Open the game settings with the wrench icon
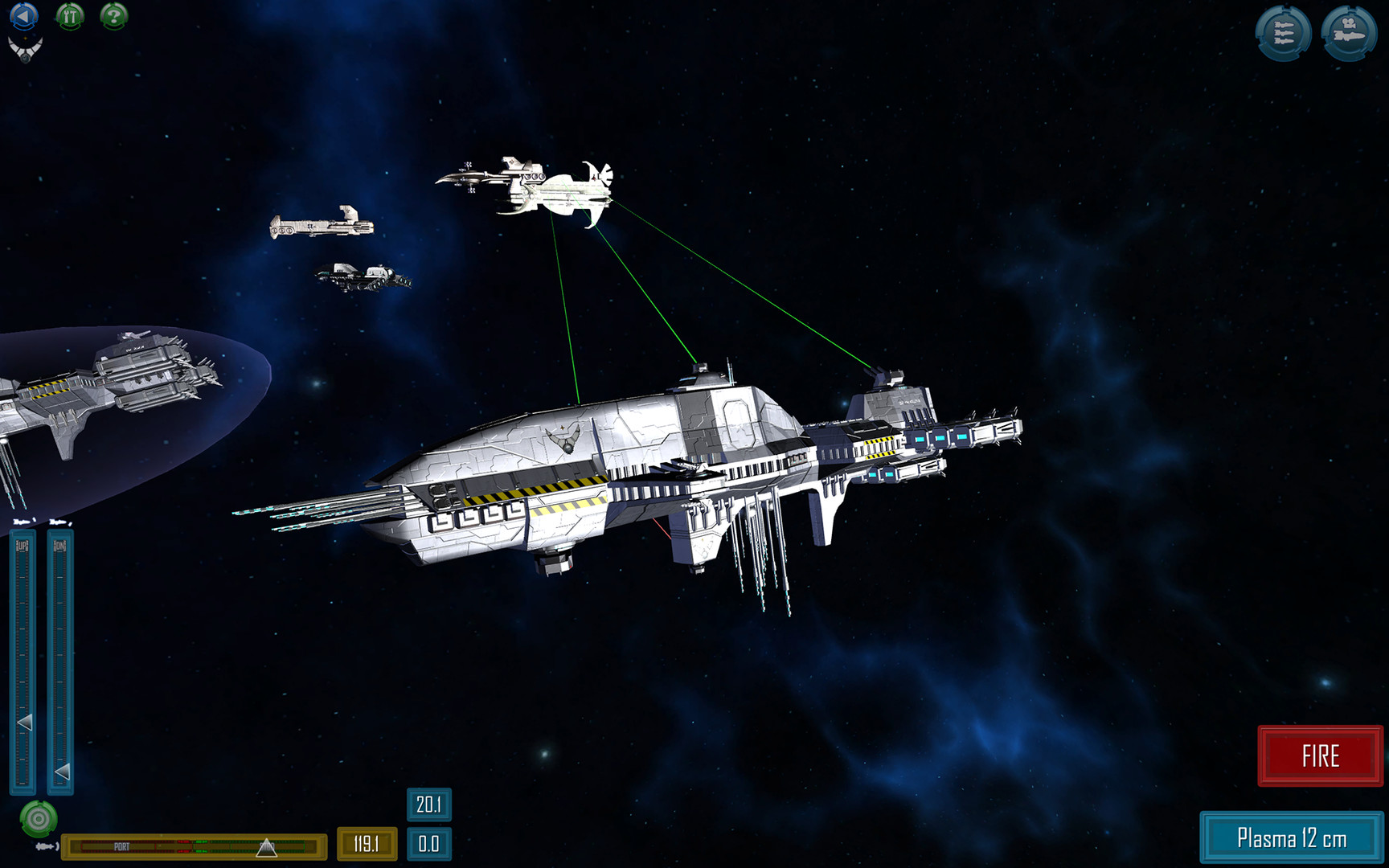 pos(70,16)
